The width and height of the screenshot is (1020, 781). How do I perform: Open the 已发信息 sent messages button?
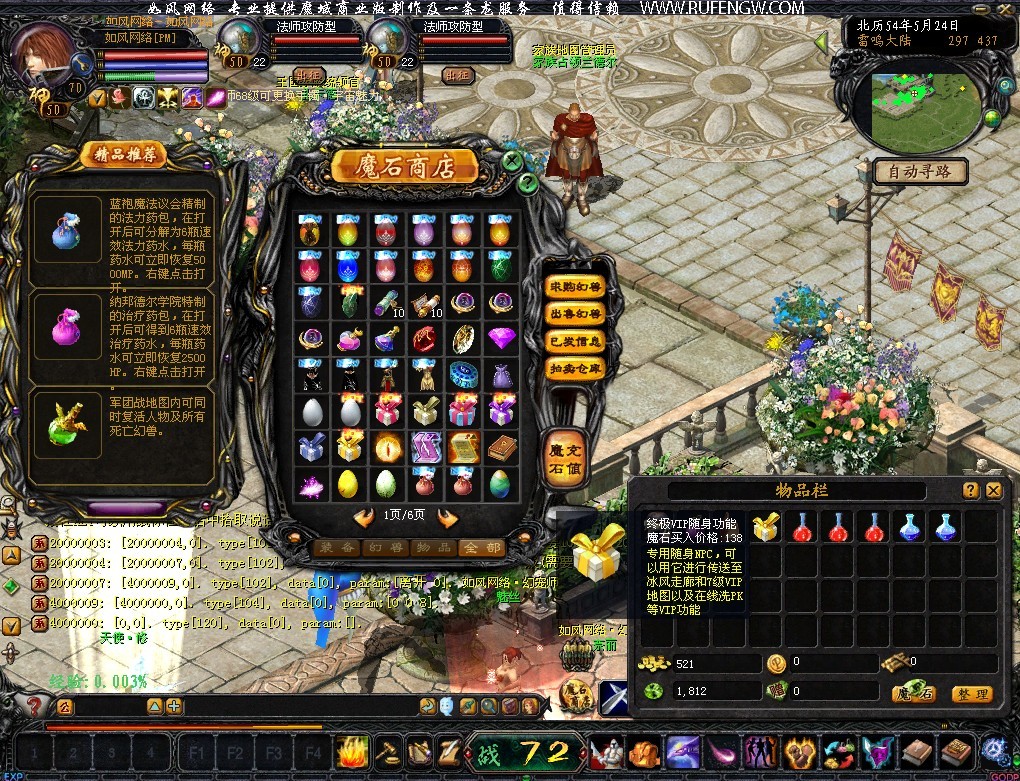coord(575,341)
